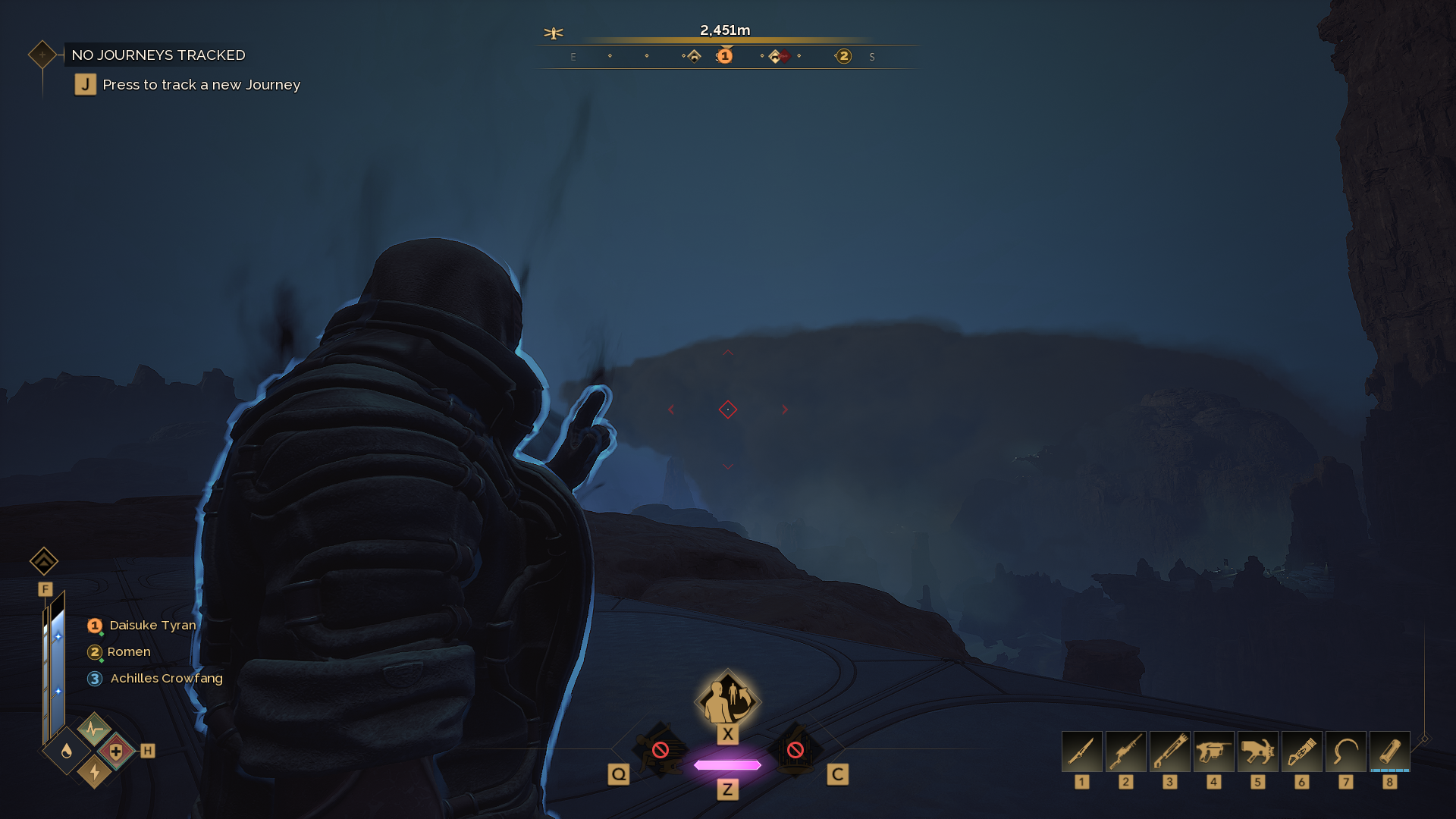Image resolution: width=1456 pixels, height=819 pixels.
Task: Activate the healing cross diamond marked H
Action: pyautogui.click(x=115, y=752)
